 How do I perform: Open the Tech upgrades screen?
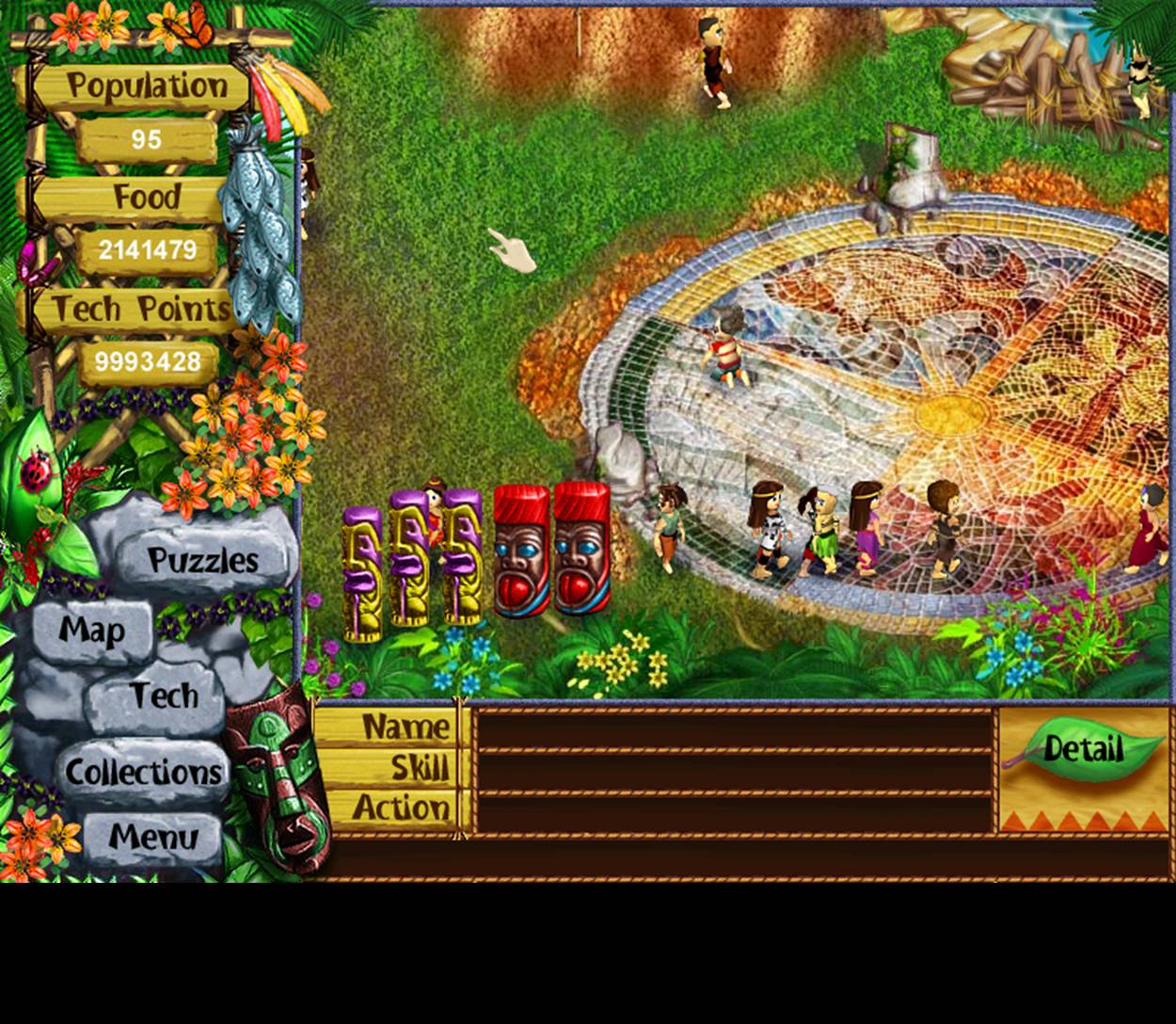tap(163, 696)
